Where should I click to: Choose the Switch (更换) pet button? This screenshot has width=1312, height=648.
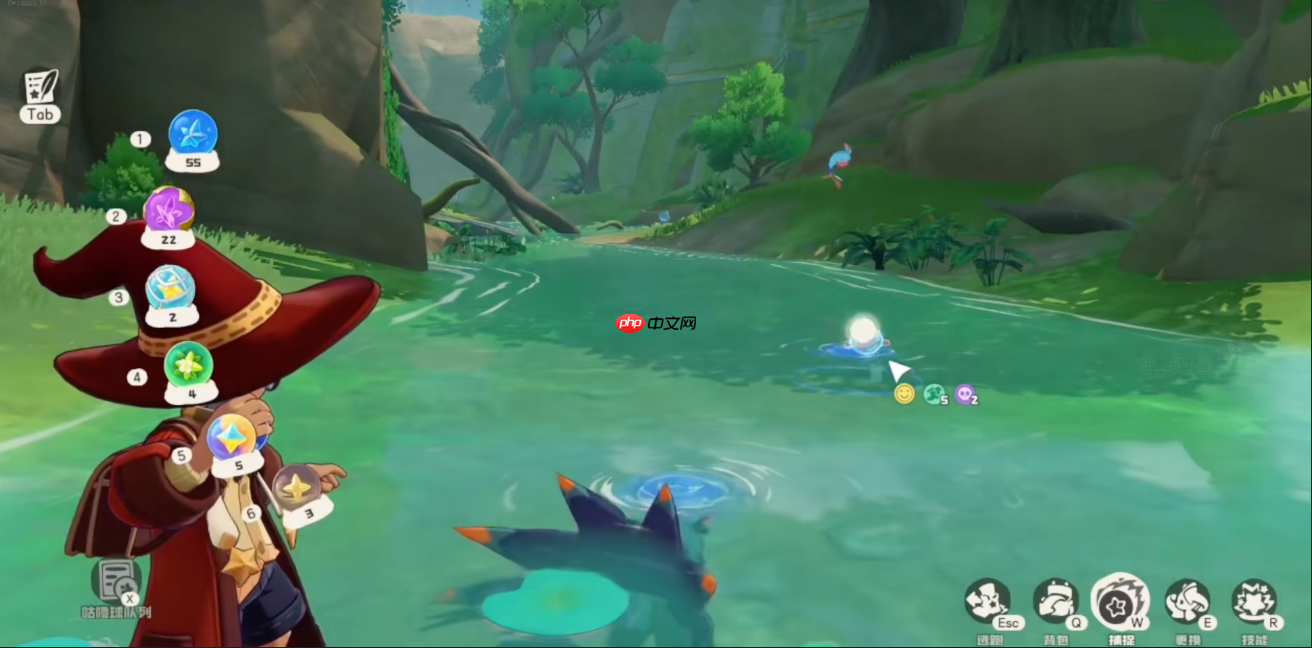click(1187, 601)
